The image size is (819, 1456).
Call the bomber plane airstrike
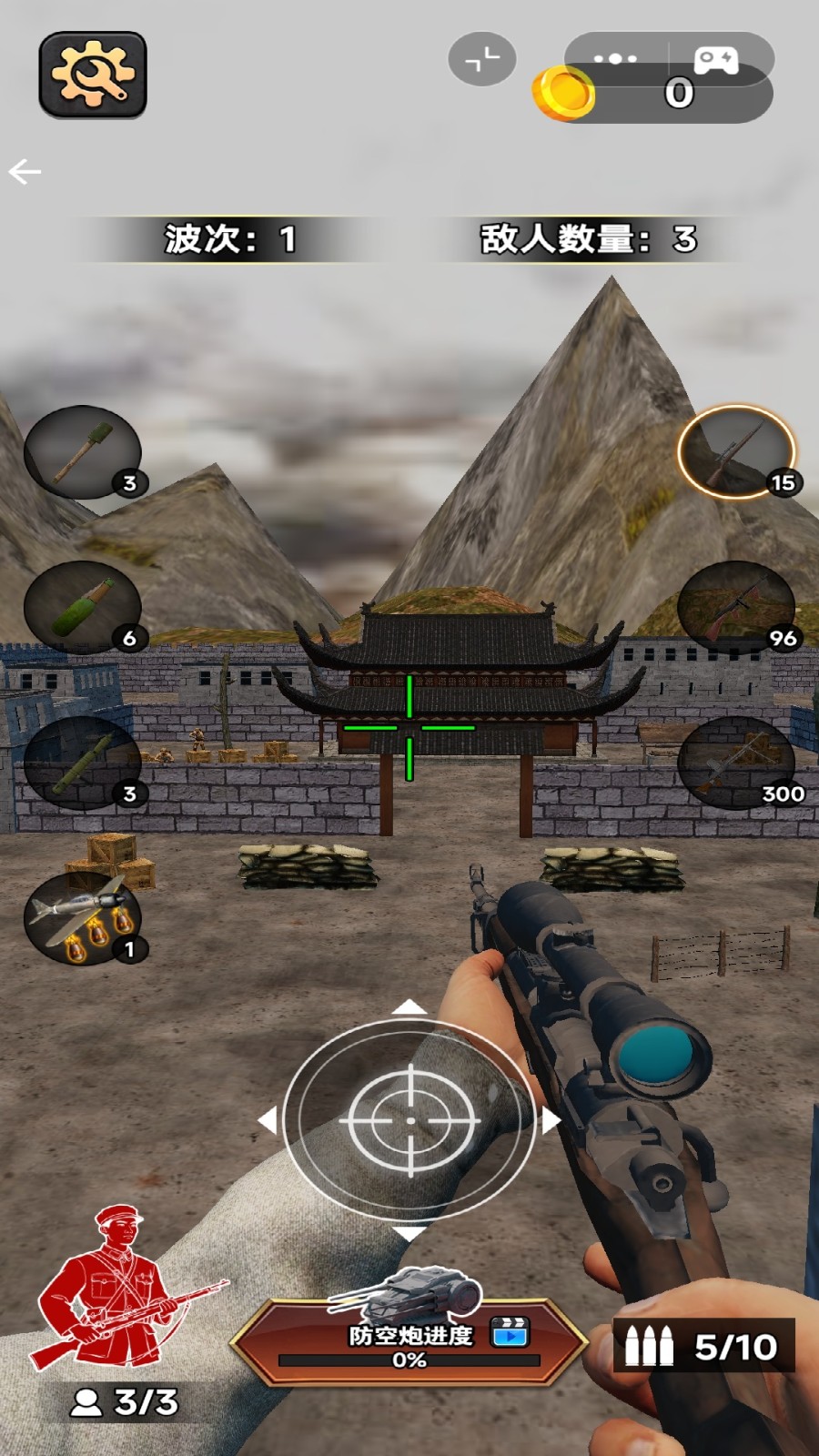click(x=83, y=919)
